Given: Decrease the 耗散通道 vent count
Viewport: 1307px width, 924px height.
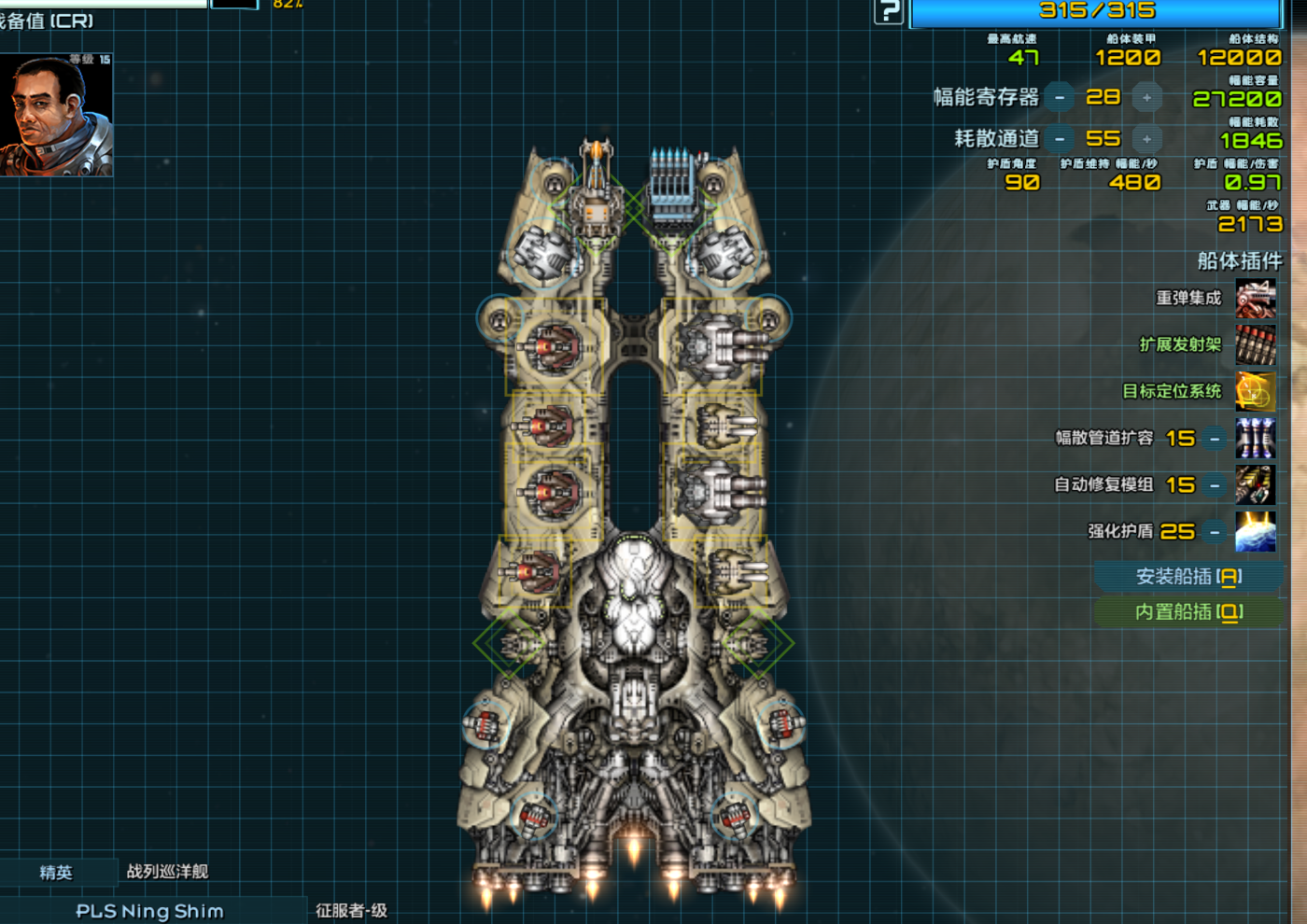Looking at the screenshot, I should (1060, 139).
